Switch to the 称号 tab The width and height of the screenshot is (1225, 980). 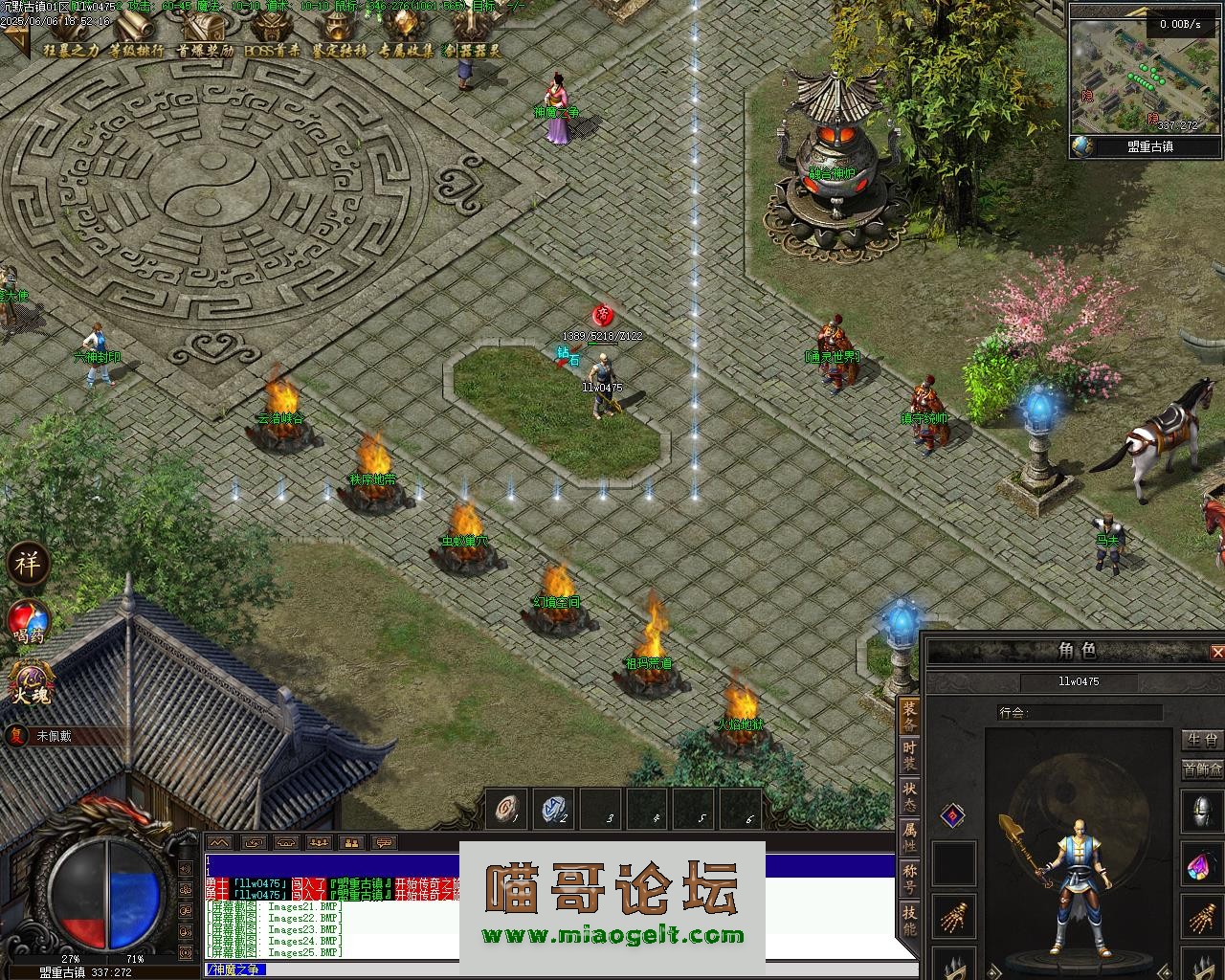[909, 880]
